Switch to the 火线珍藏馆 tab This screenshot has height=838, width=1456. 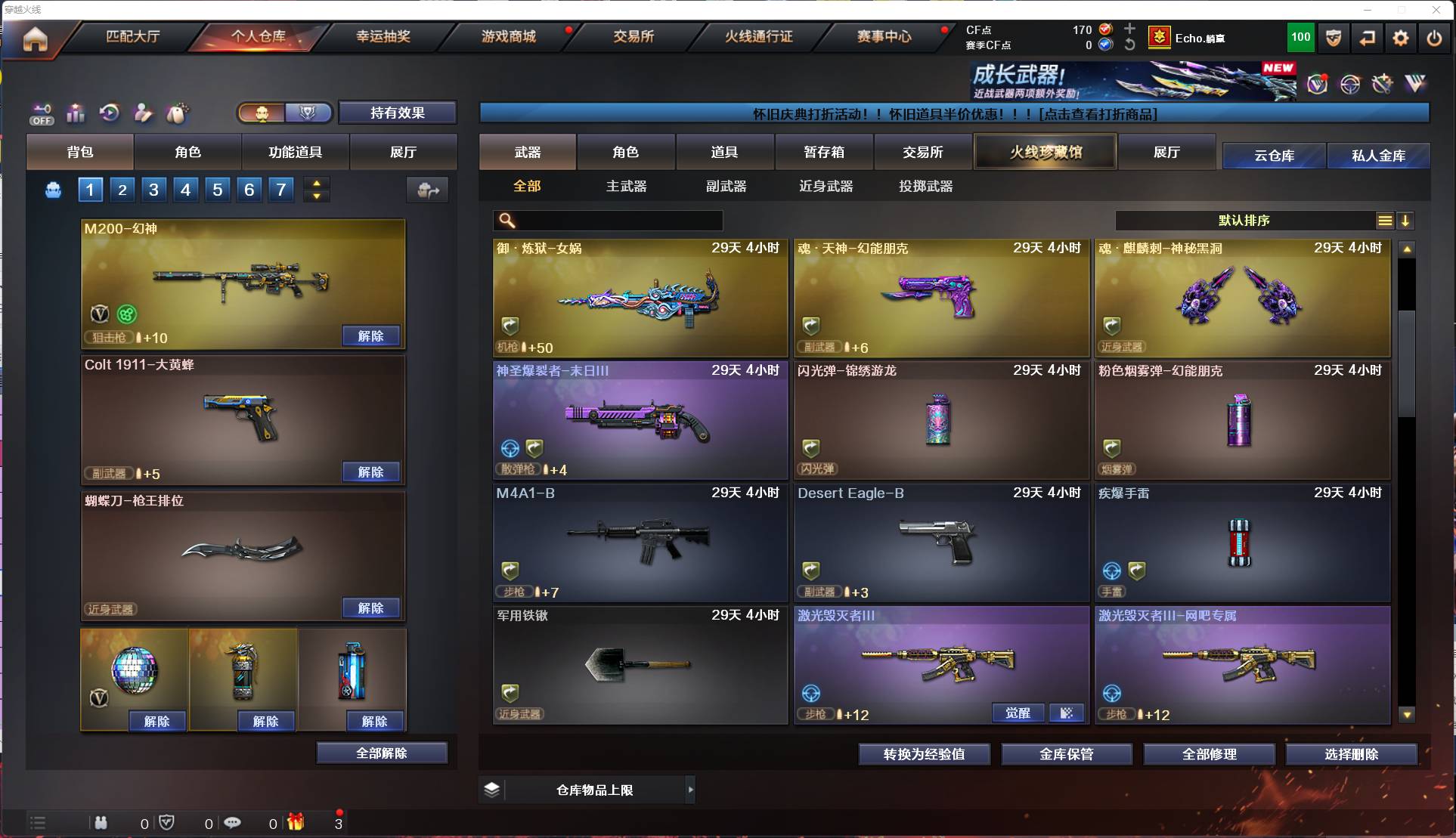click(x=1045, y=151)
